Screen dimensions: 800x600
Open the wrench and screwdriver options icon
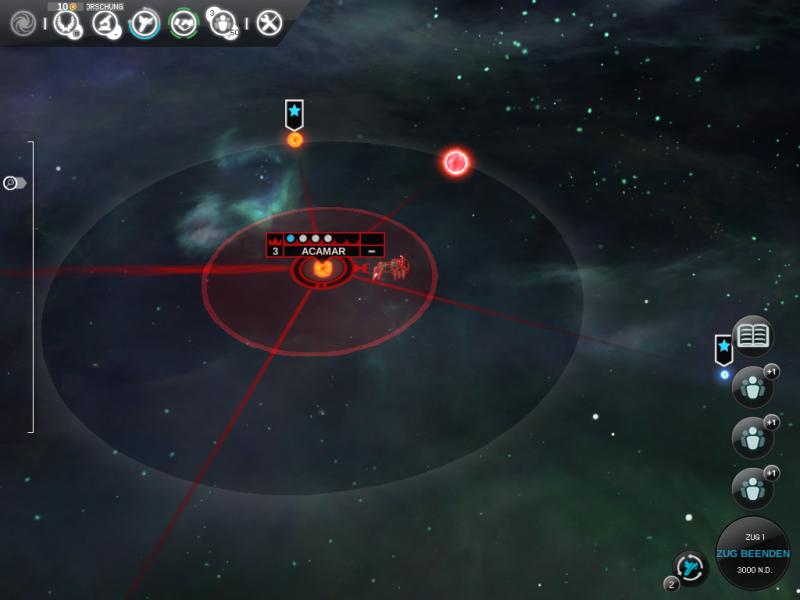(x=269, y=22)
